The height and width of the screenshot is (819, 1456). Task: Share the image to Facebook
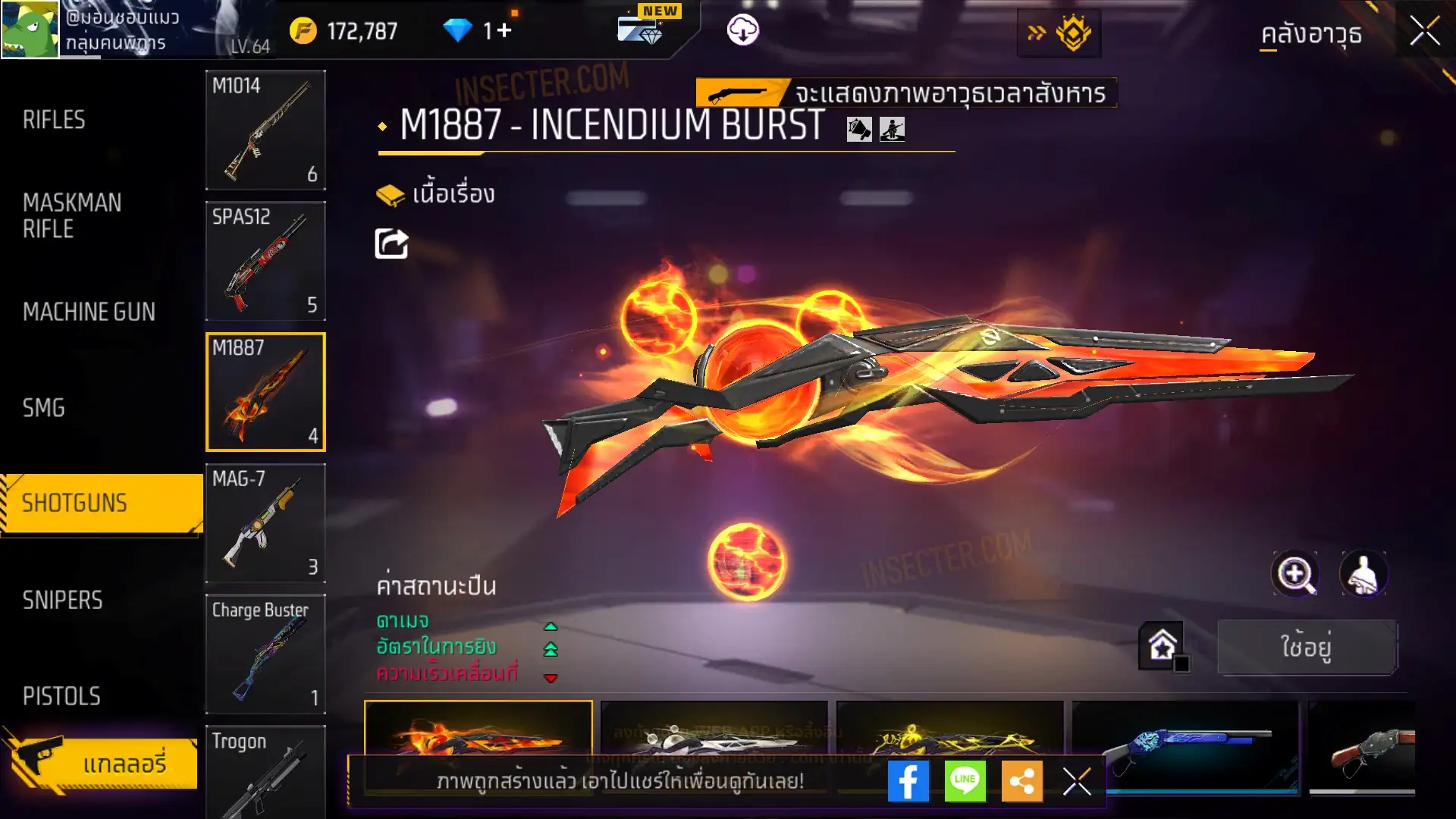click(x=908, y=781)
